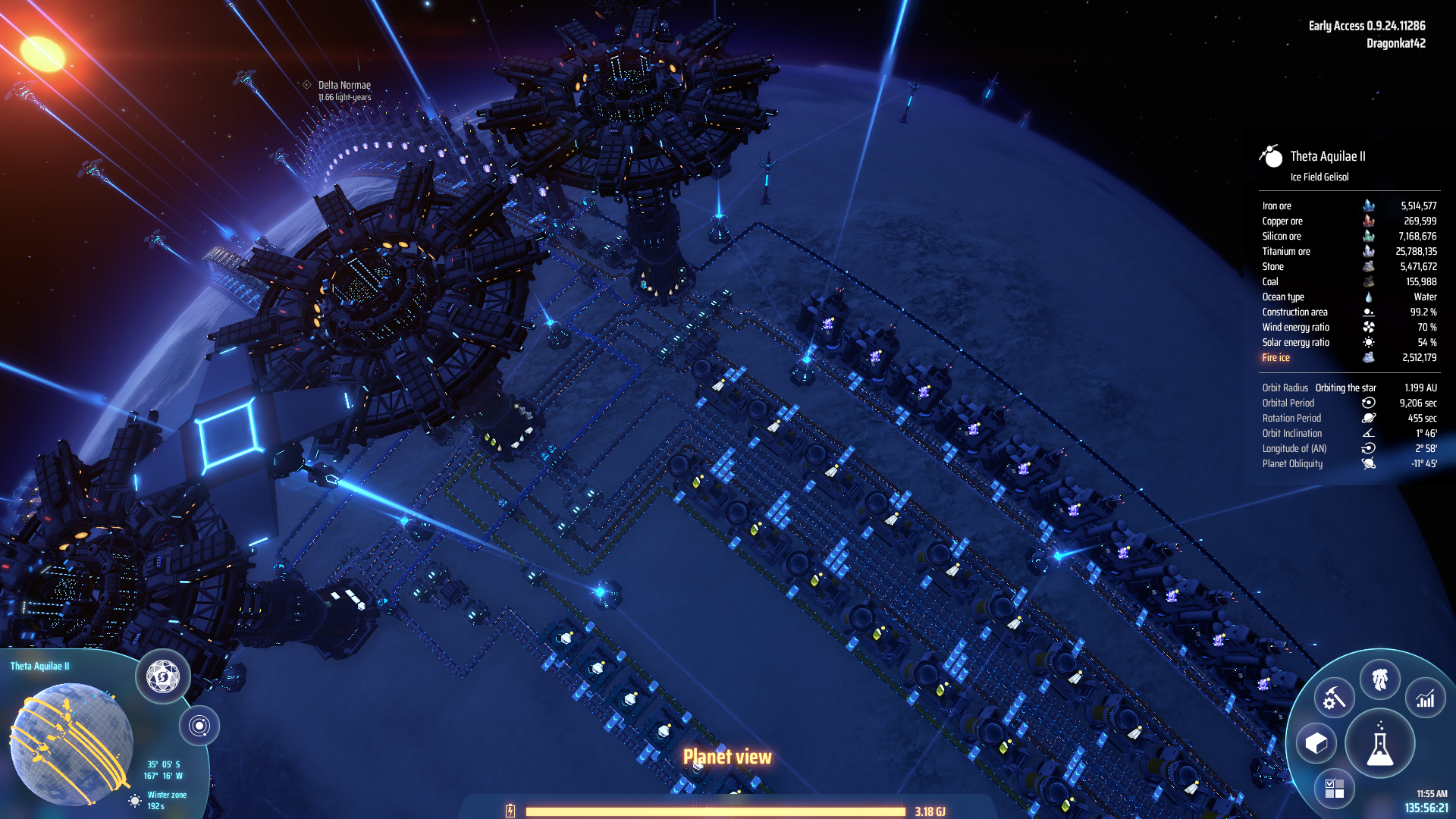The image size is (1456, 819).
Task: Show the production statistics chart panel
Action: 1426,698
